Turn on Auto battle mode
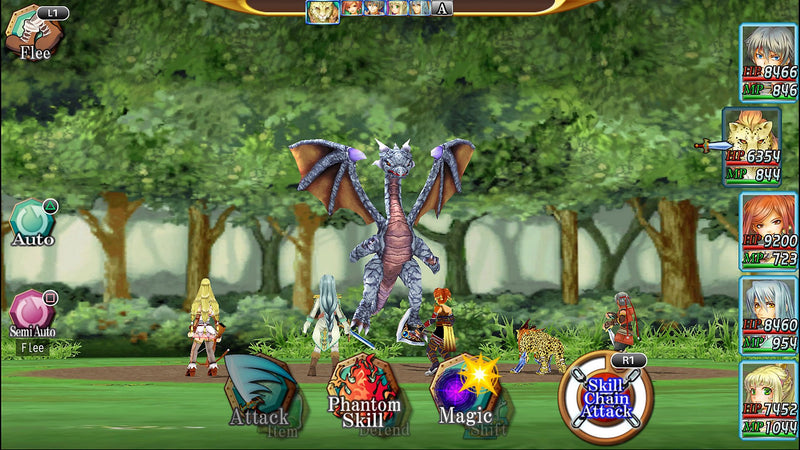 [x=32, y=222]
